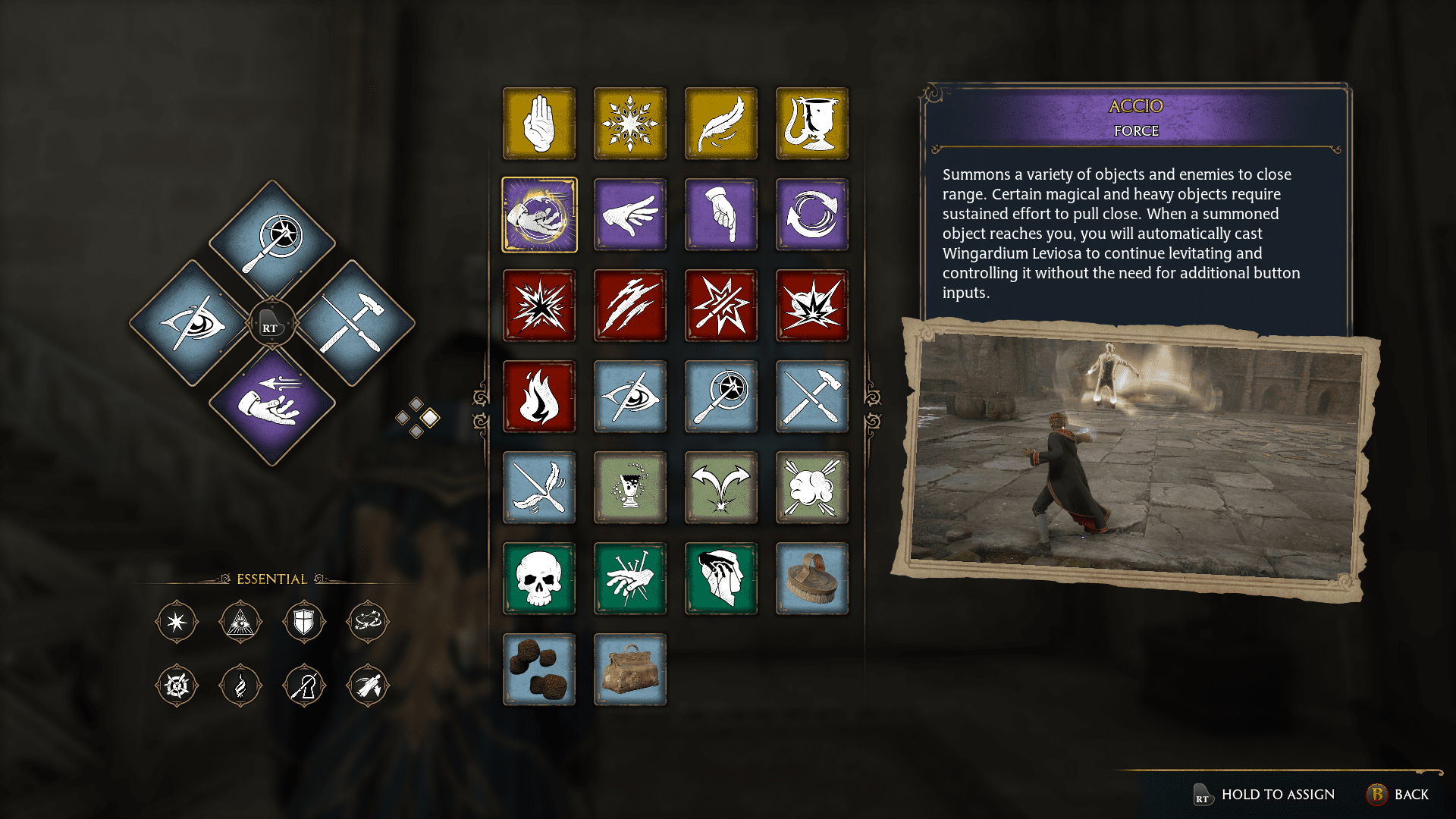
Task: Select the Protego shield essential icon
Action: click(x=304, y=622)
